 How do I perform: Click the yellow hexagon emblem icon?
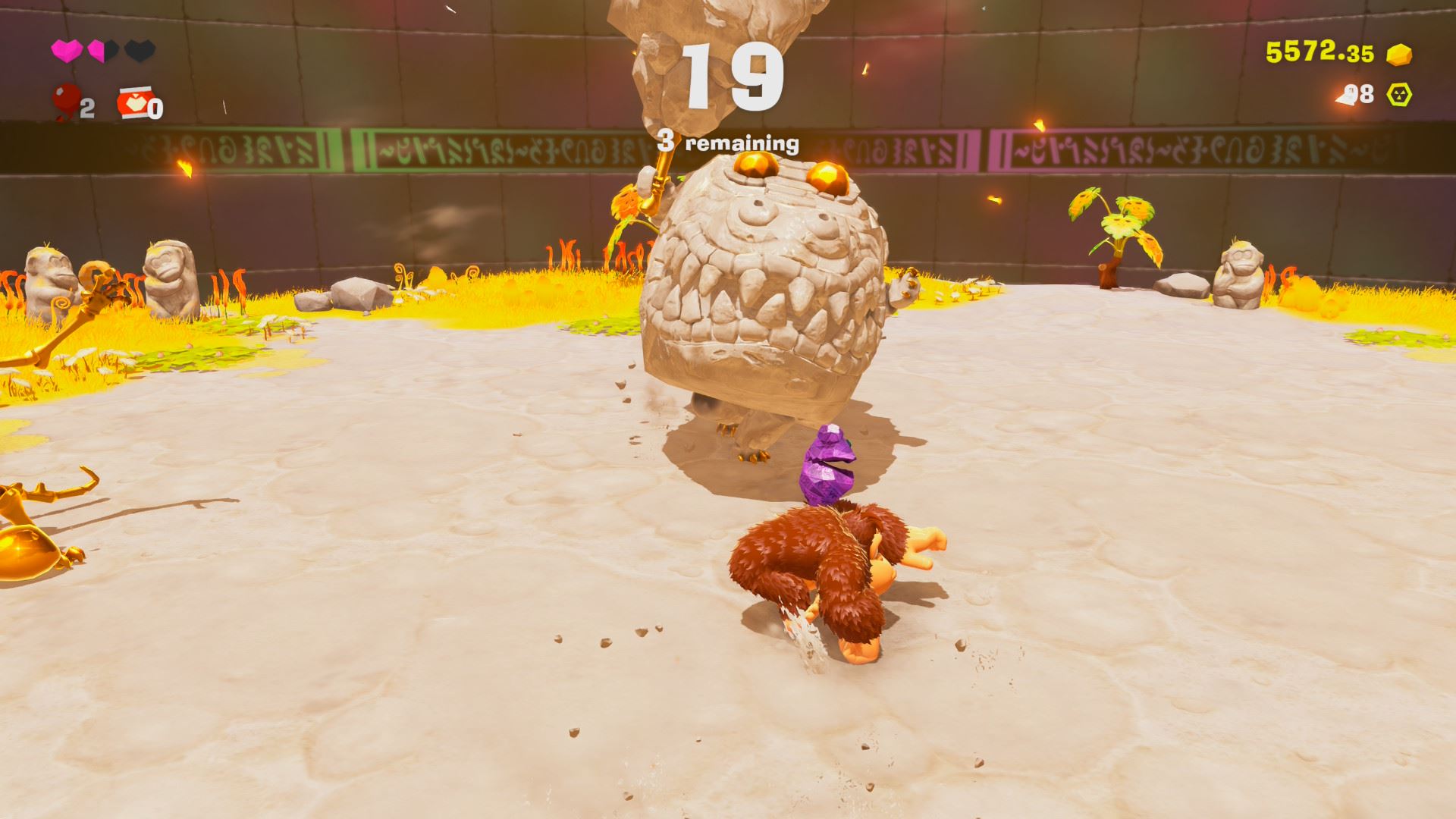[x=1399, y=95]
